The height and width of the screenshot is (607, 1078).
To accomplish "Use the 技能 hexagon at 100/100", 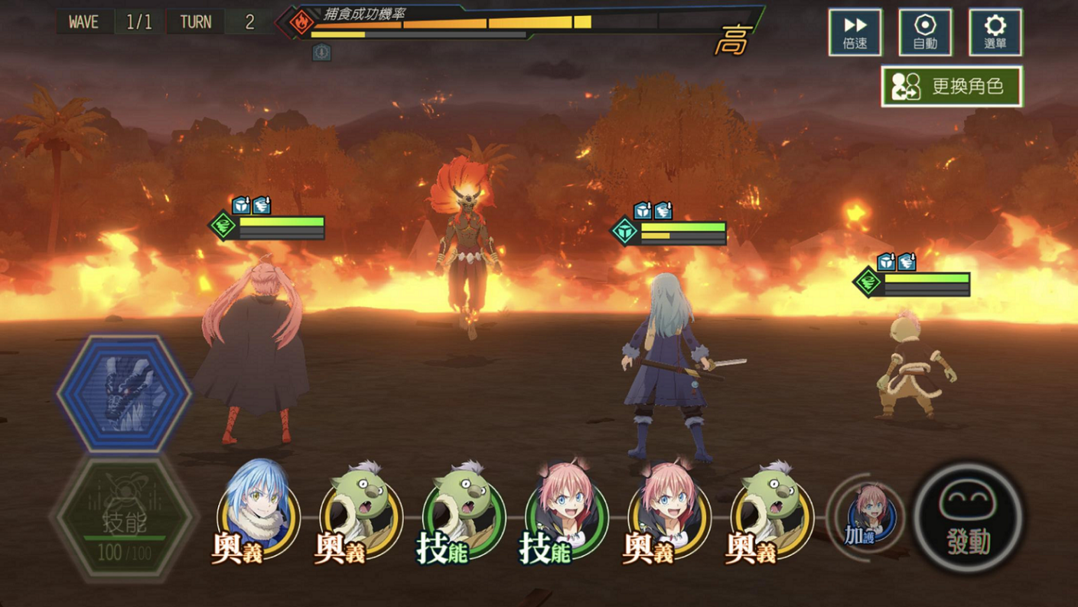I will [x=124, y=517].
